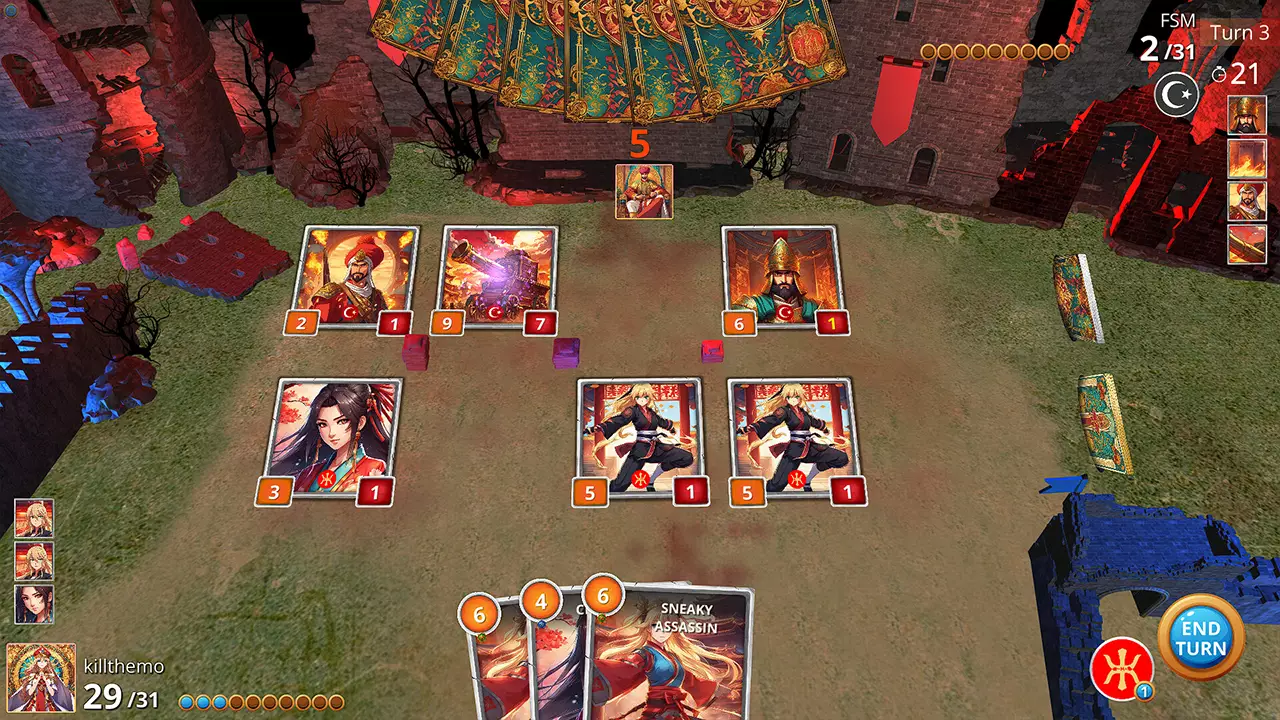Select the leftmost blonde monk card
Screen dimensions: 1280x720
[640, 435]
